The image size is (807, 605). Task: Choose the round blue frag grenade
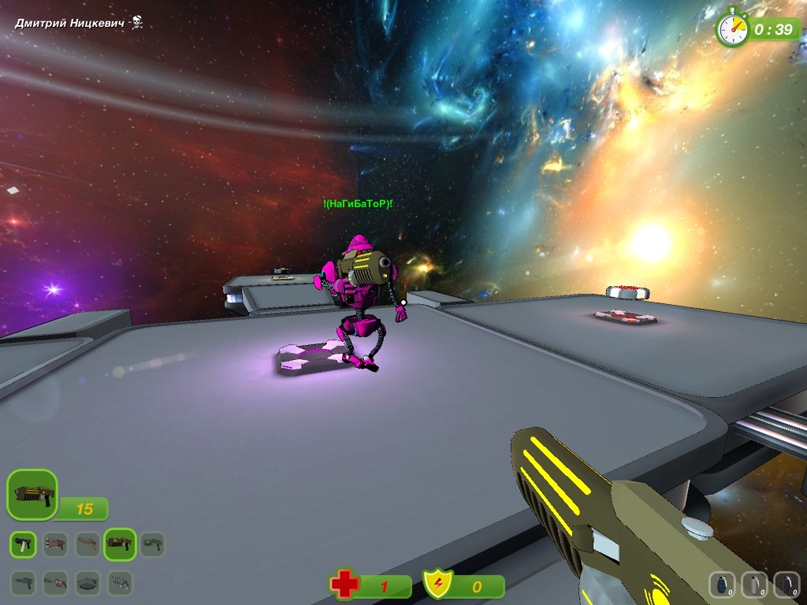[723, 583]
